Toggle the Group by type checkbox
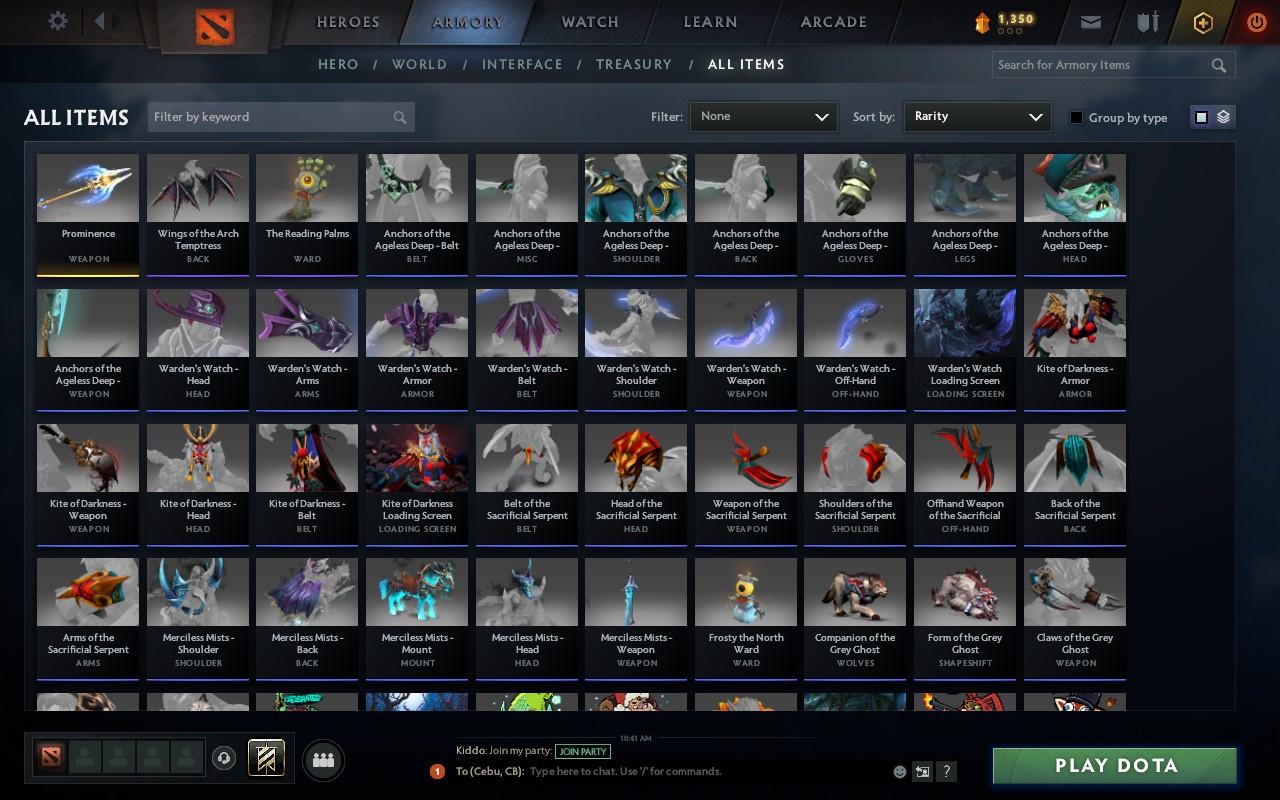Image resolution: width=1280 pixels, height=800 pixels. point(1076,117)
